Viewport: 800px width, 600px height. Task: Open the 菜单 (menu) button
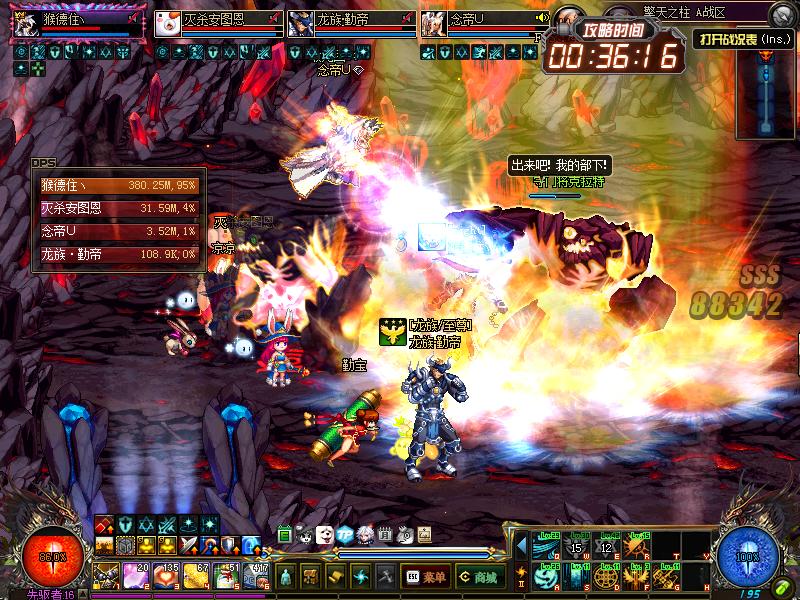425,576
